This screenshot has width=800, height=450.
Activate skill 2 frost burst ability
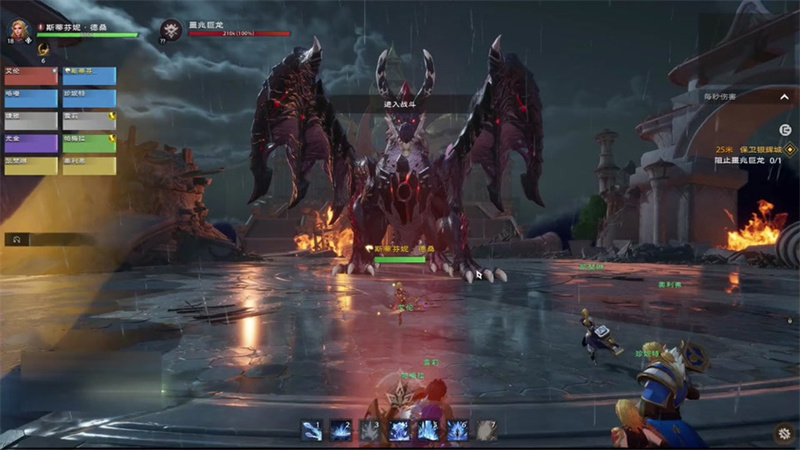pyautogui.click(x=341, y=430)
